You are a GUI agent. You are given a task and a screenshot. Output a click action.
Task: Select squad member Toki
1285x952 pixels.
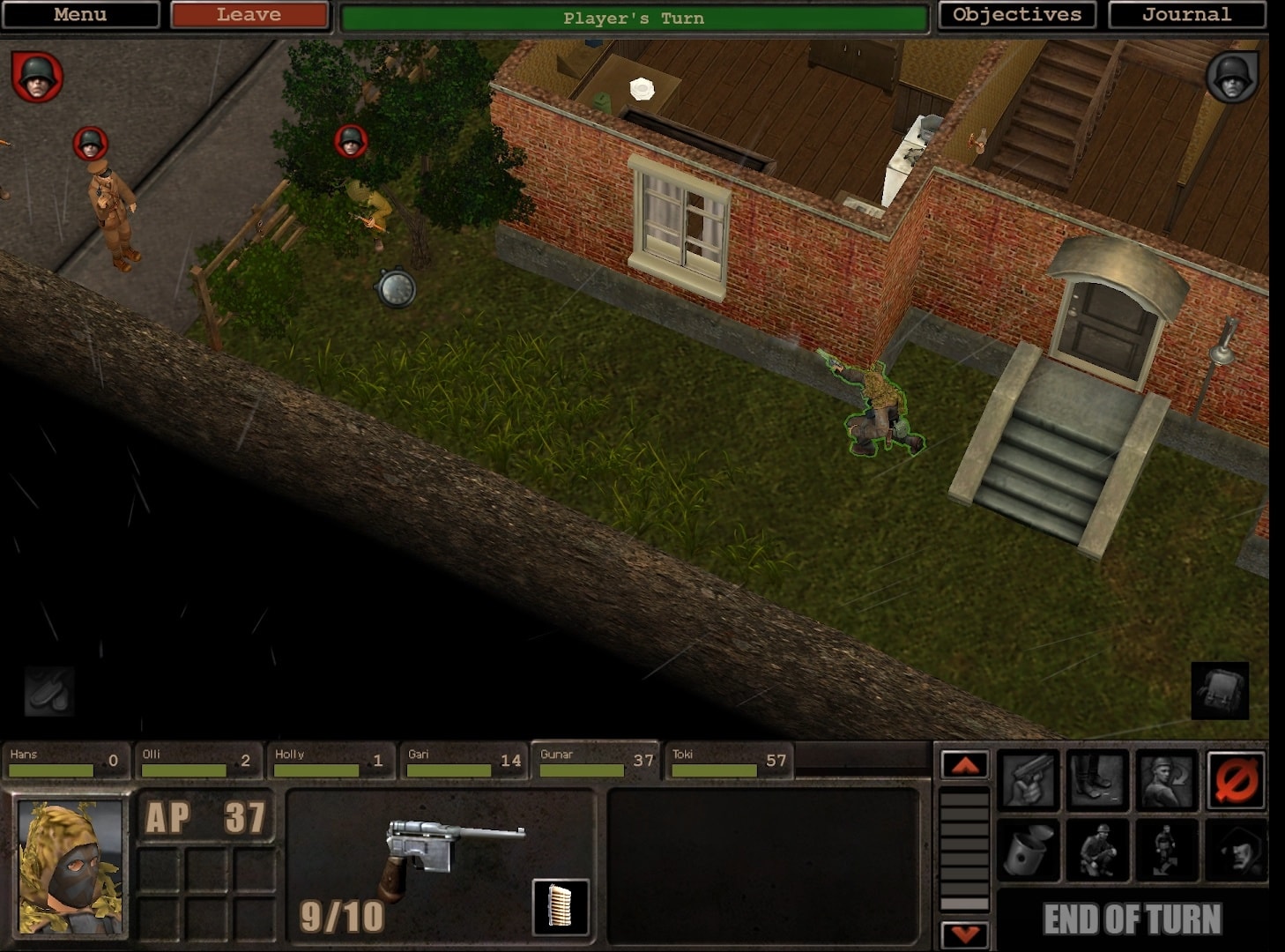click(x=728, y=761)
